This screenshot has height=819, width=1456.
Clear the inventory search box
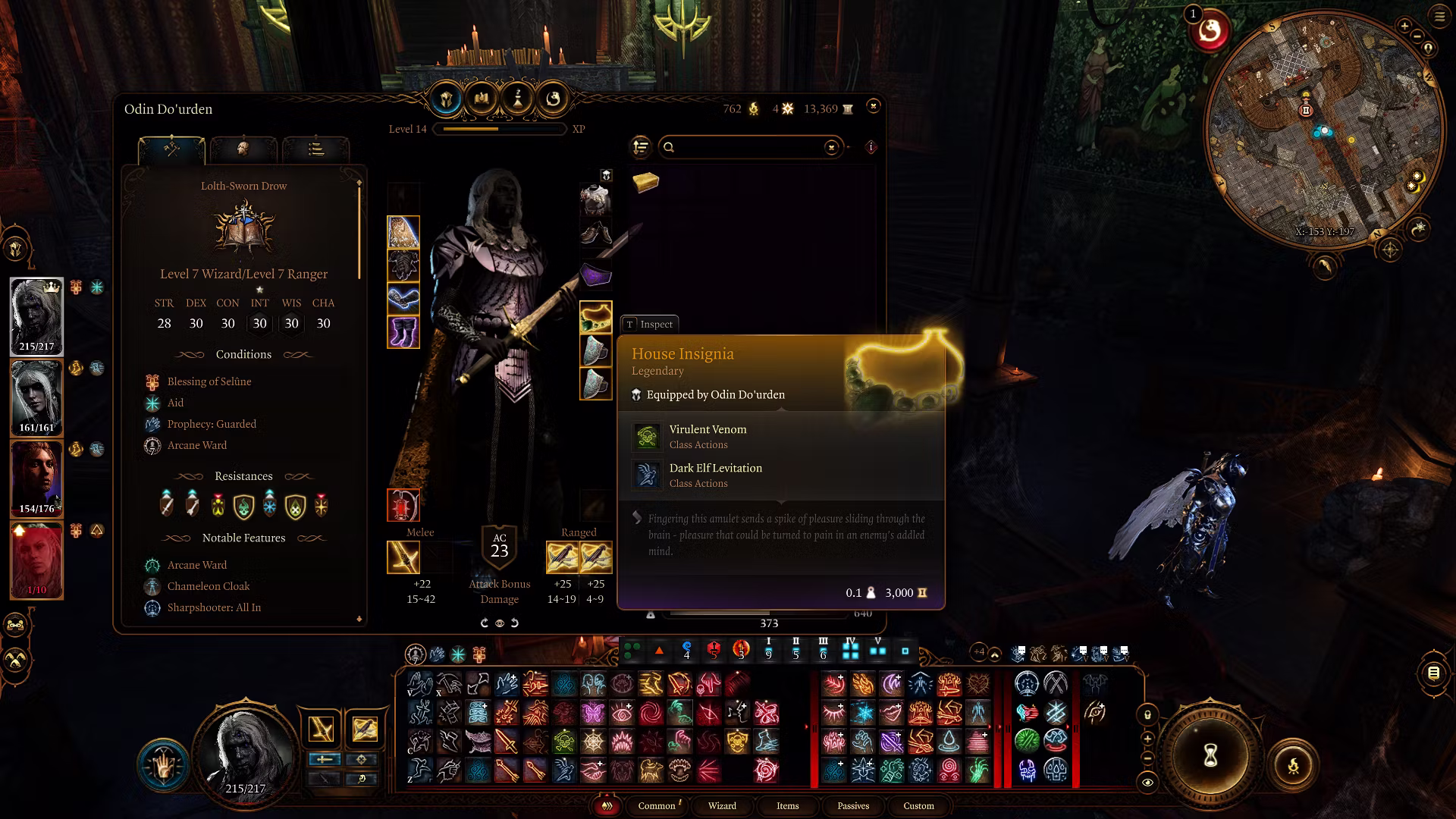832,147
